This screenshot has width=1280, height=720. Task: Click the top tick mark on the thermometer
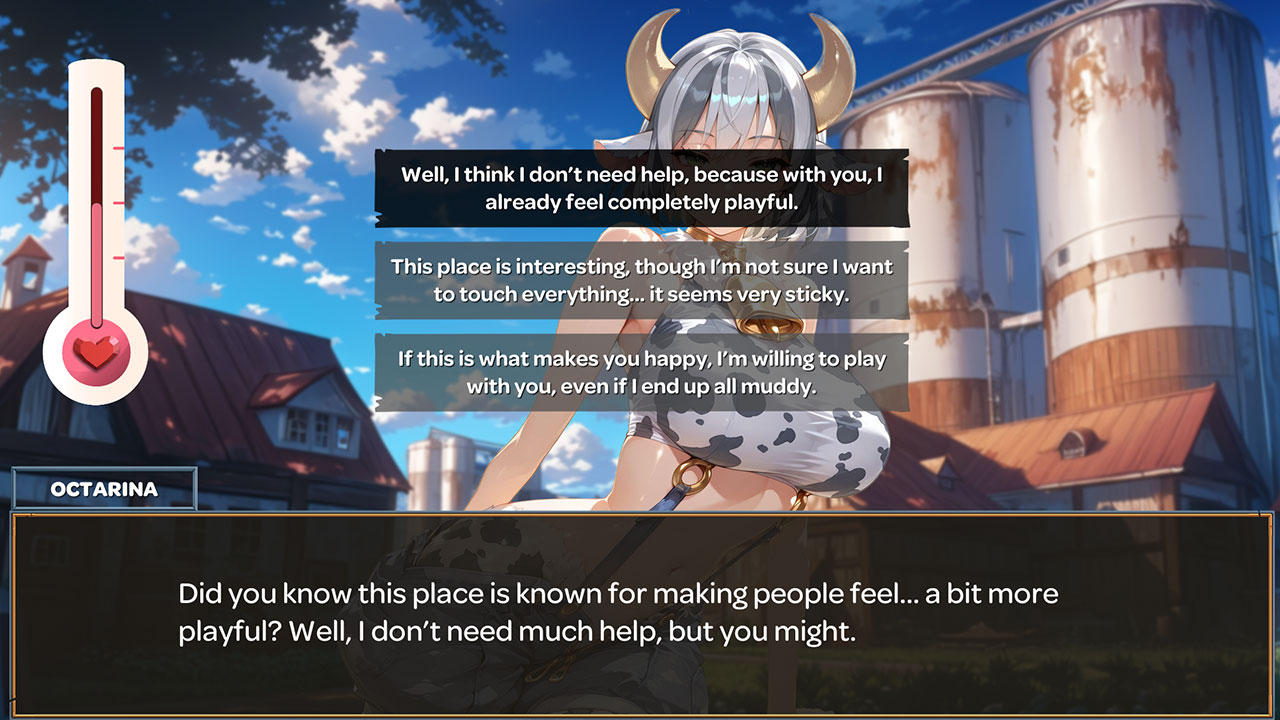pos(117,150)
